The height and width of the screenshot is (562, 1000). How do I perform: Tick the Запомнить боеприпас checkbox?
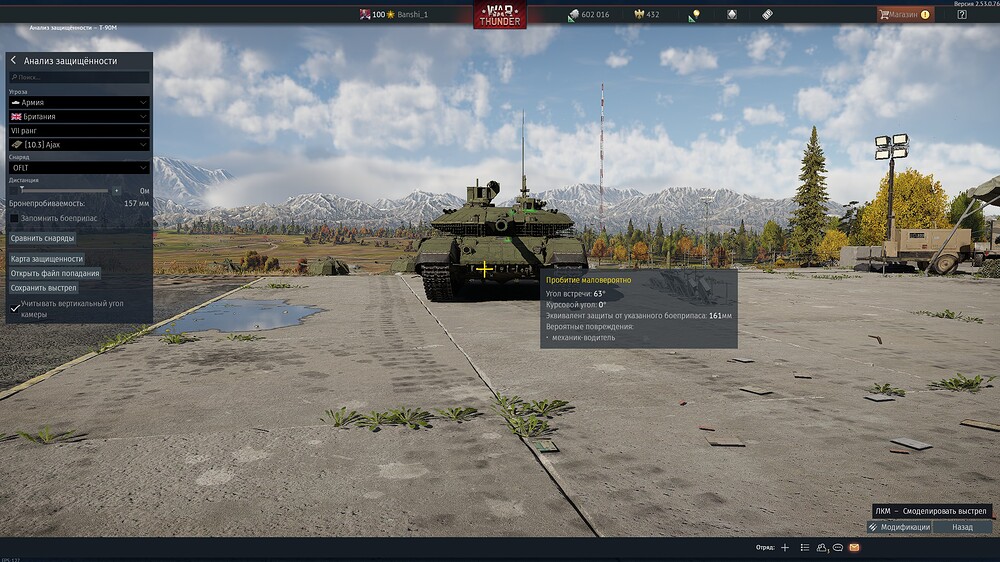15,218
